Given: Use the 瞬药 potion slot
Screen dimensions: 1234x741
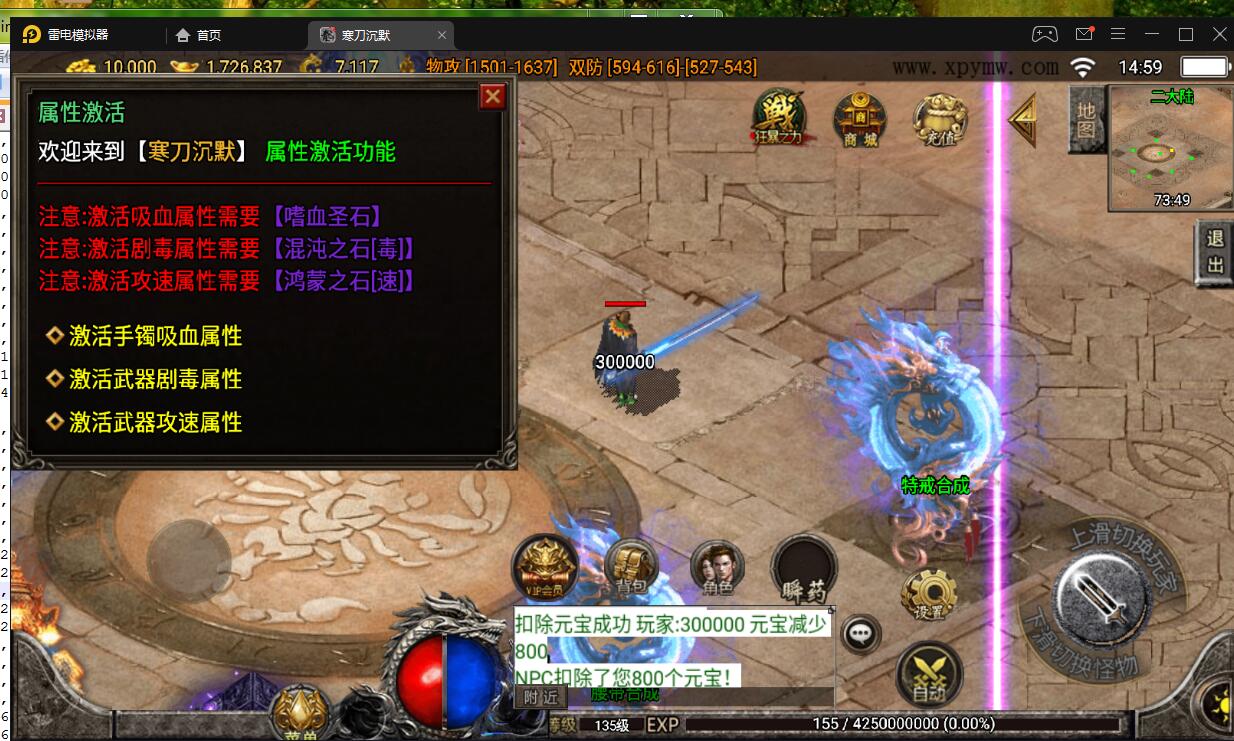Looking at the screenshot, I should click(x=803, y=569).
